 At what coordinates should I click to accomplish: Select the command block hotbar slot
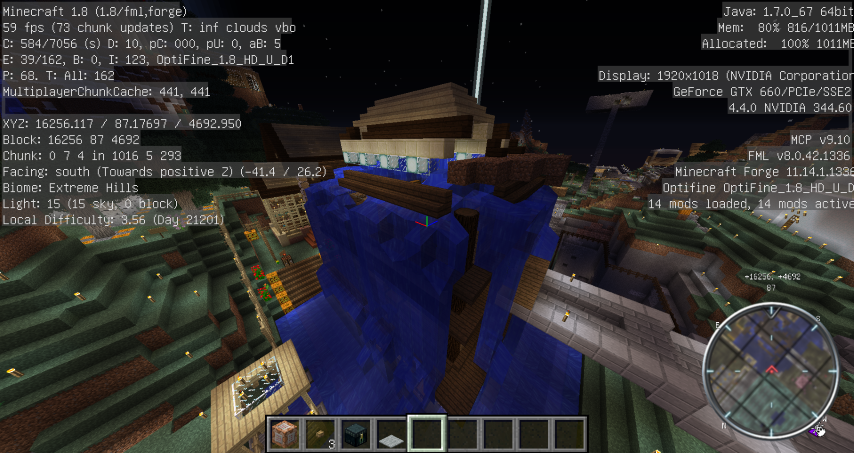[286, 434]
